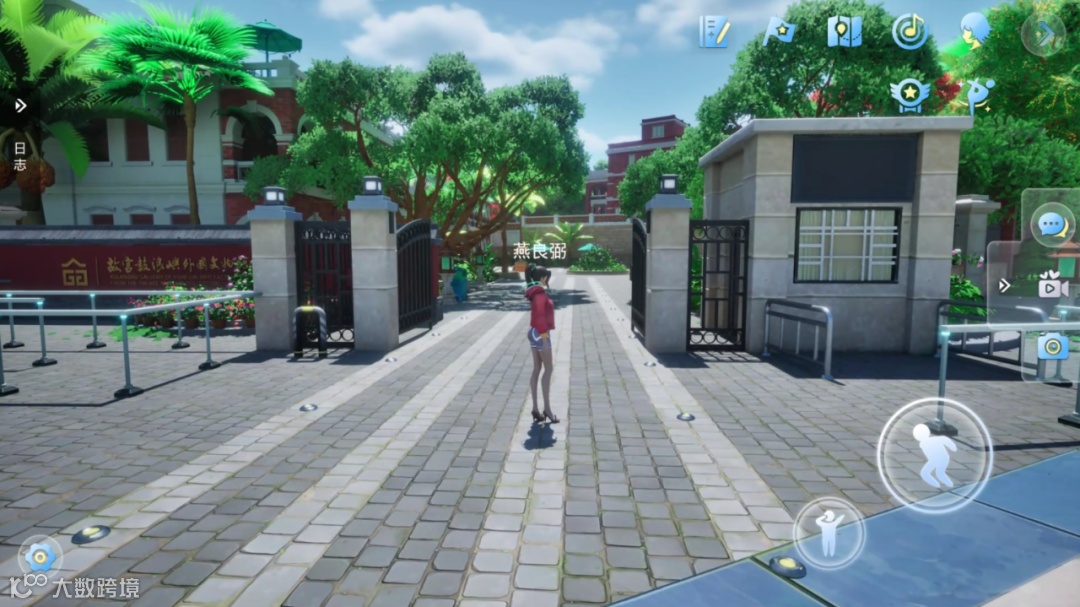Open the winged star medal icon
Screen dimensions: 1080x607
pos(910,94)
